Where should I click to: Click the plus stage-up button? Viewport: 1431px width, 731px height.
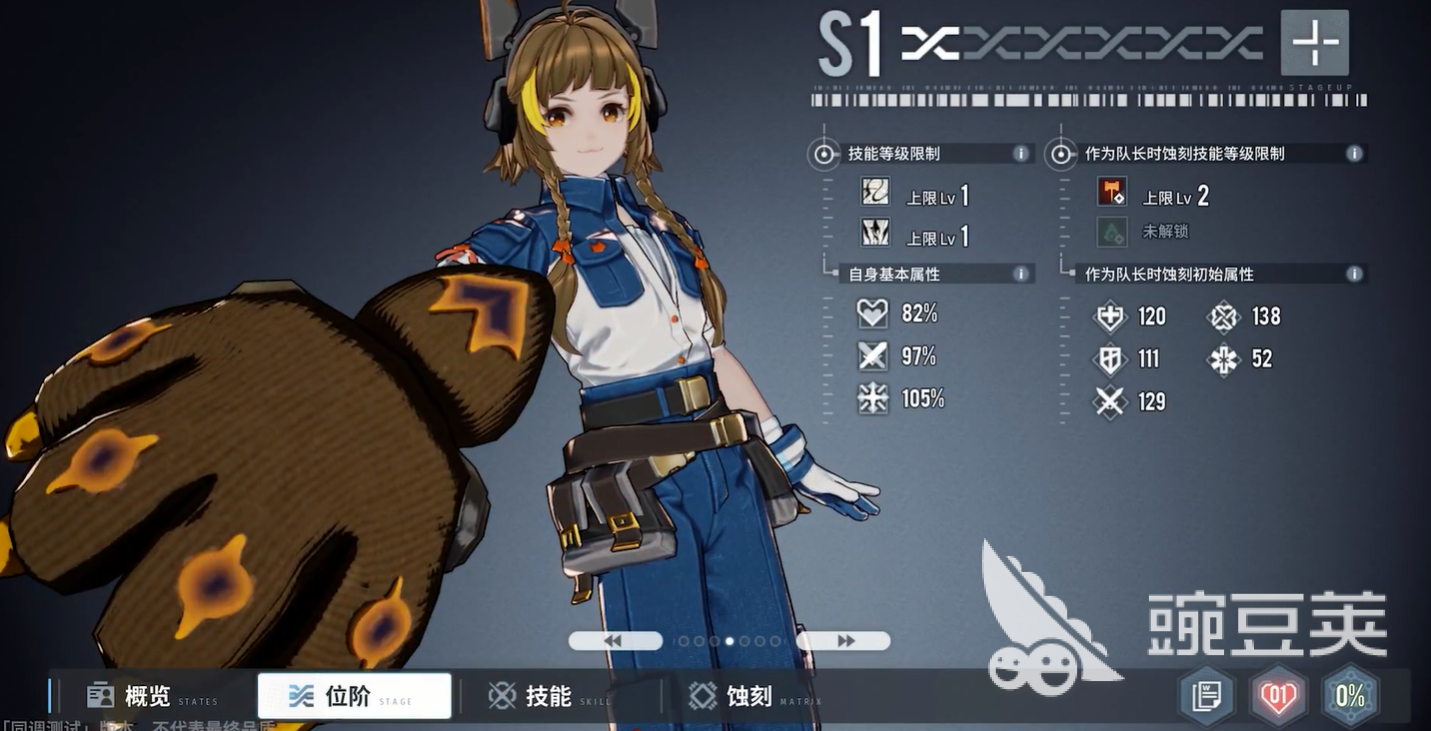click(1314, 43)
